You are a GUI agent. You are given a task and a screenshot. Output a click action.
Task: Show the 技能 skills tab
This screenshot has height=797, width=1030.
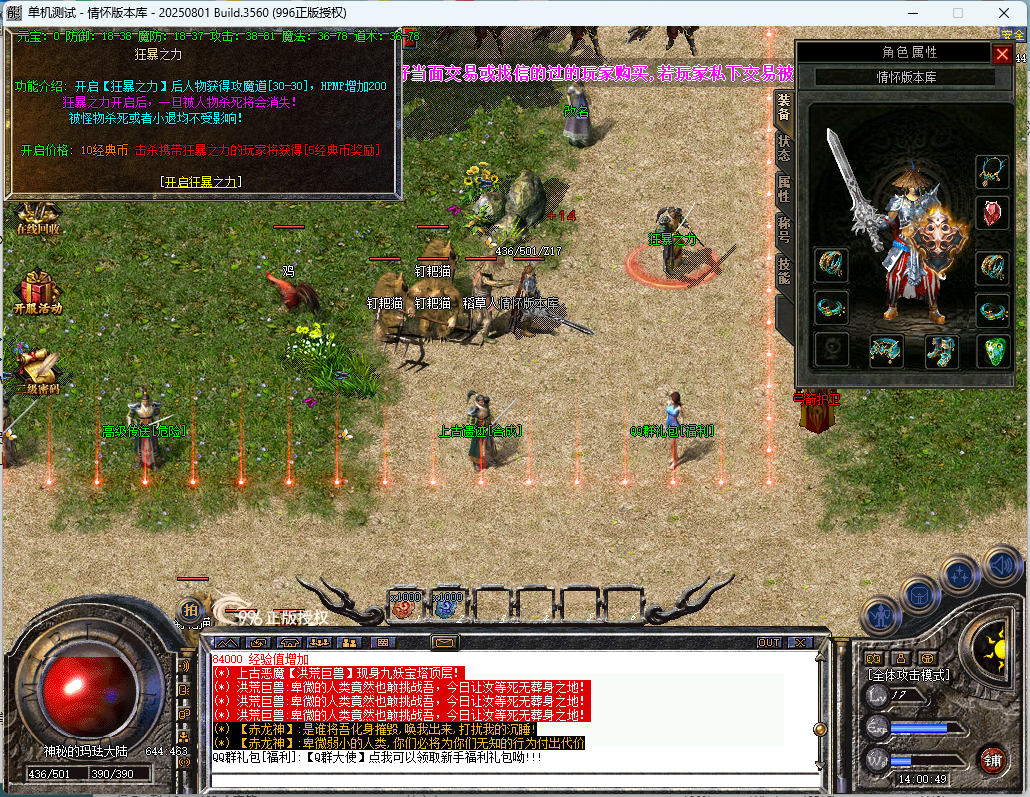[783, 270]
